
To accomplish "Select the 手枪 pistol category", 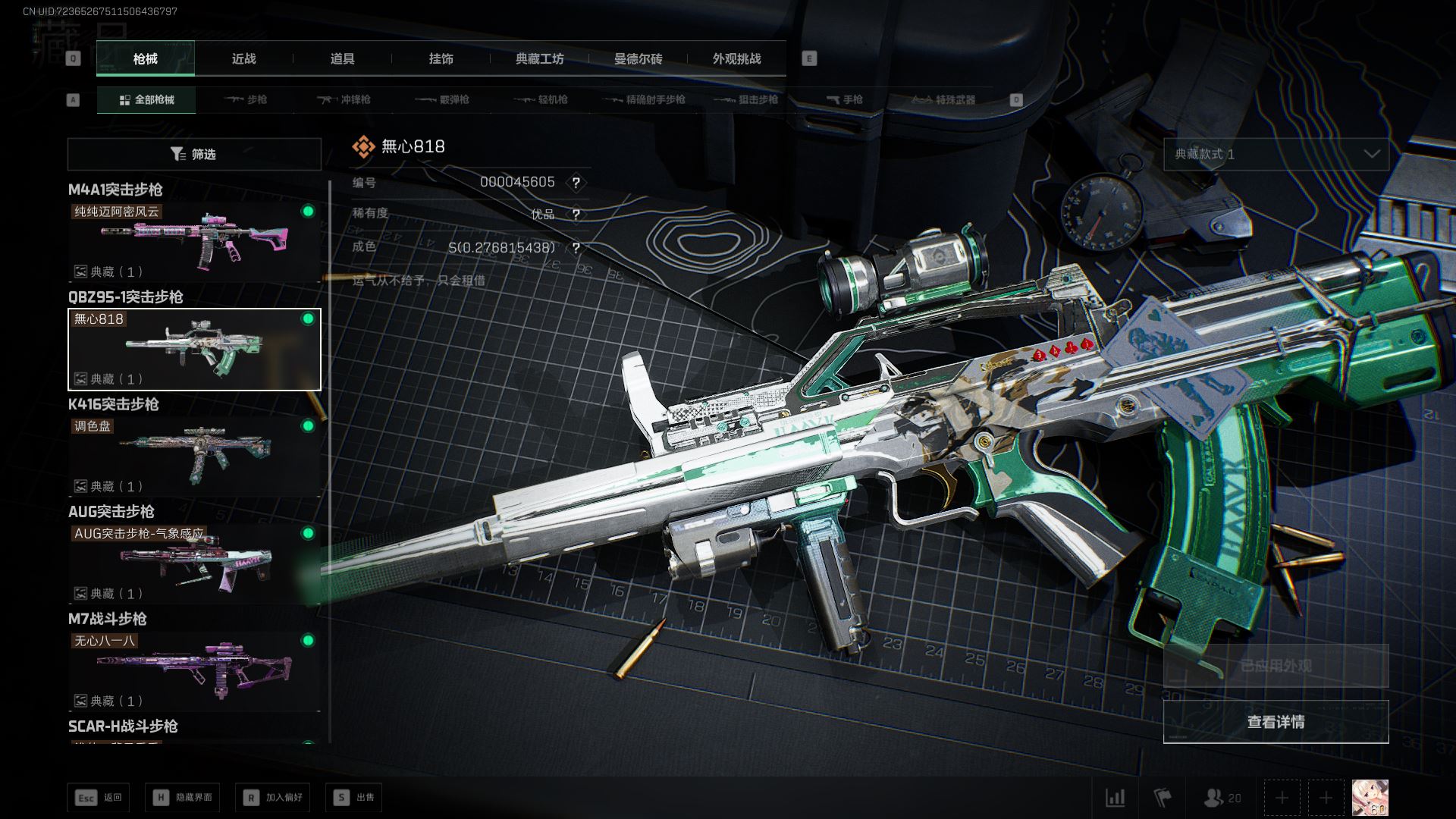I will pos(844,100).
